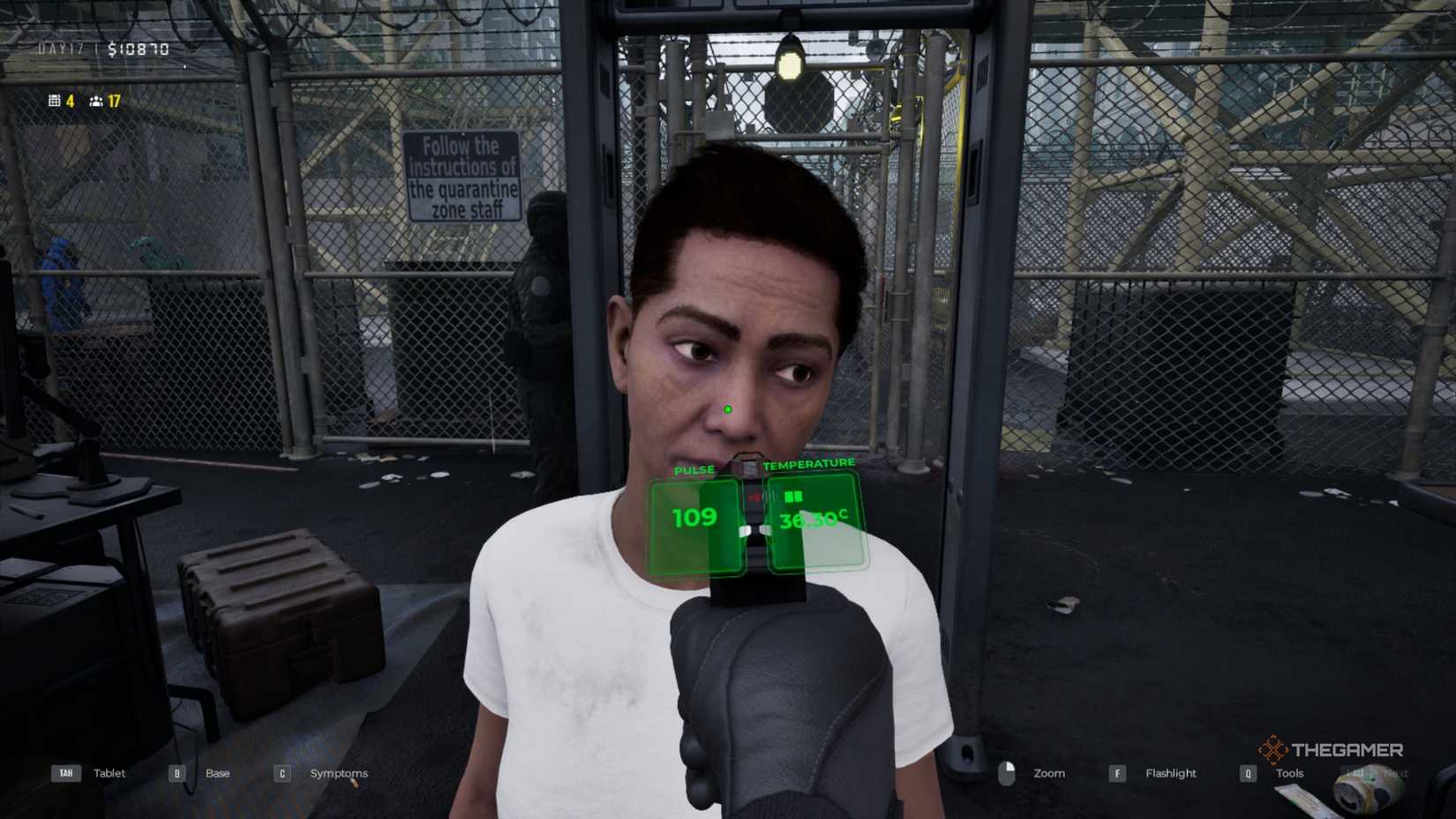
Task: Toggle the green battery bars on the thermometer
Action: (x=794, y=496)
